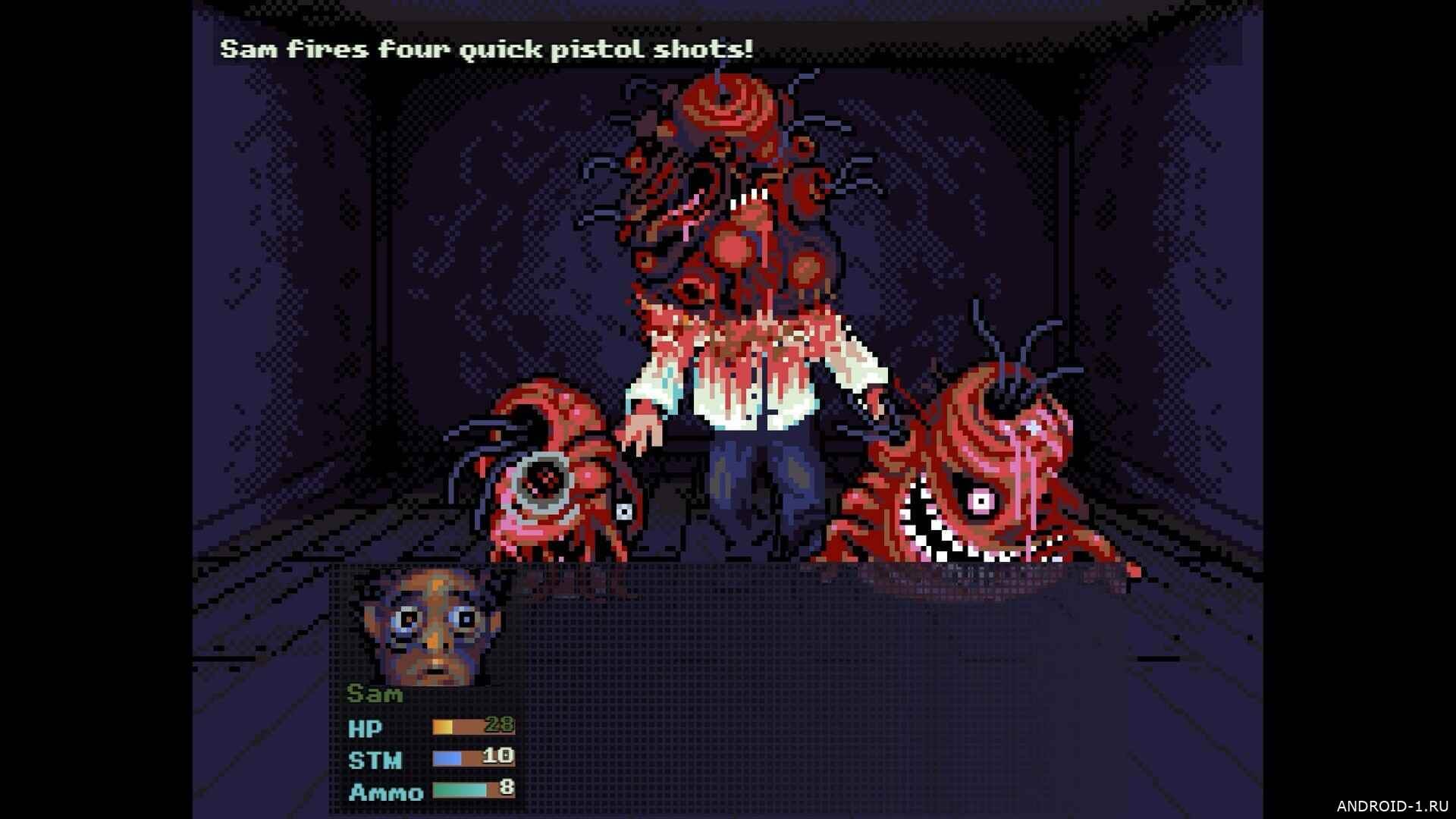Image resolution: width=1456 pixels, height=819 pixels.
Task: Select Sam's portrait in the status panel
Action: (431, 628)
